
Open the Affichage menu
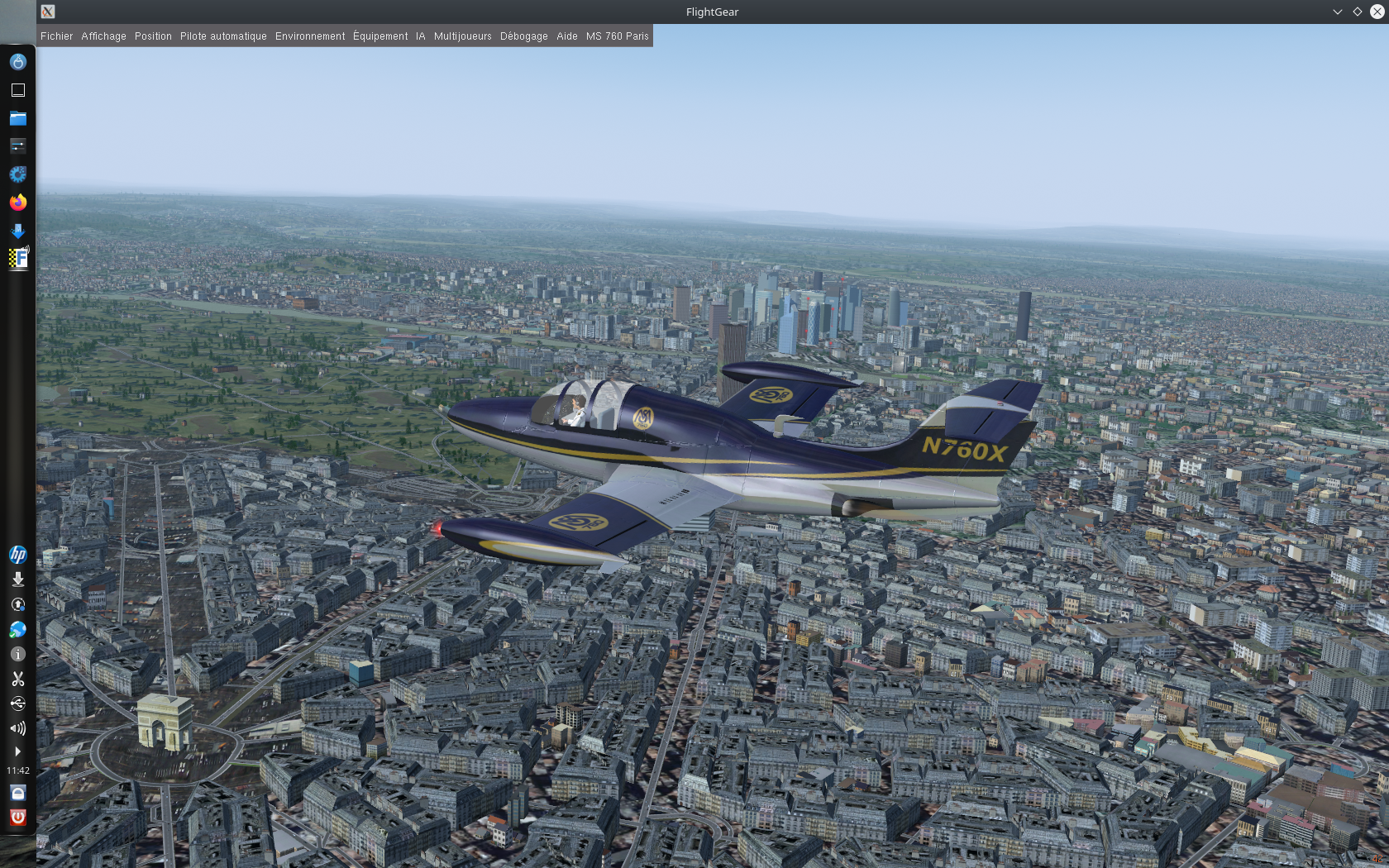103,36
